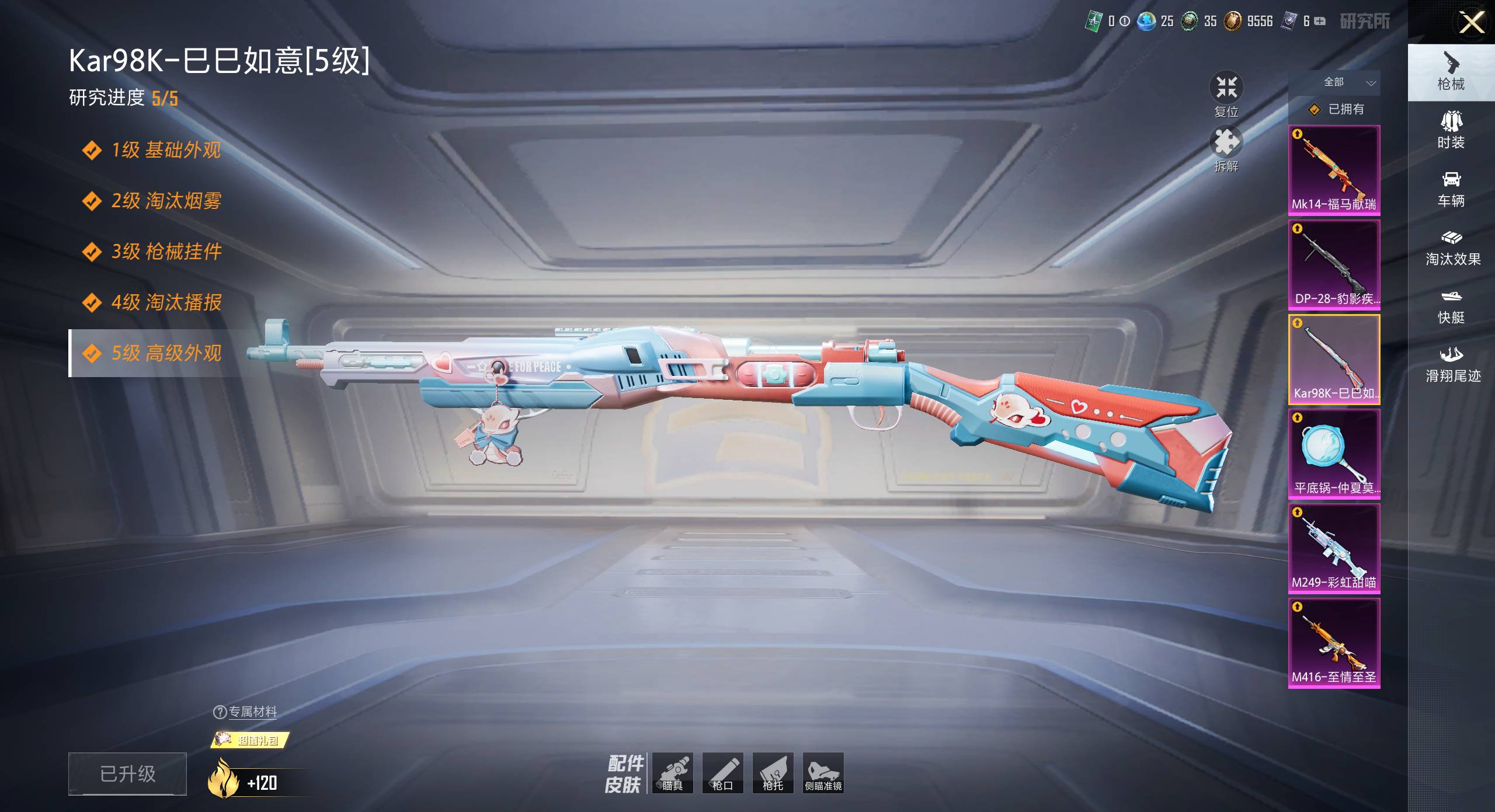Toggle the 已拥有 owned filter

point(1336,109)
